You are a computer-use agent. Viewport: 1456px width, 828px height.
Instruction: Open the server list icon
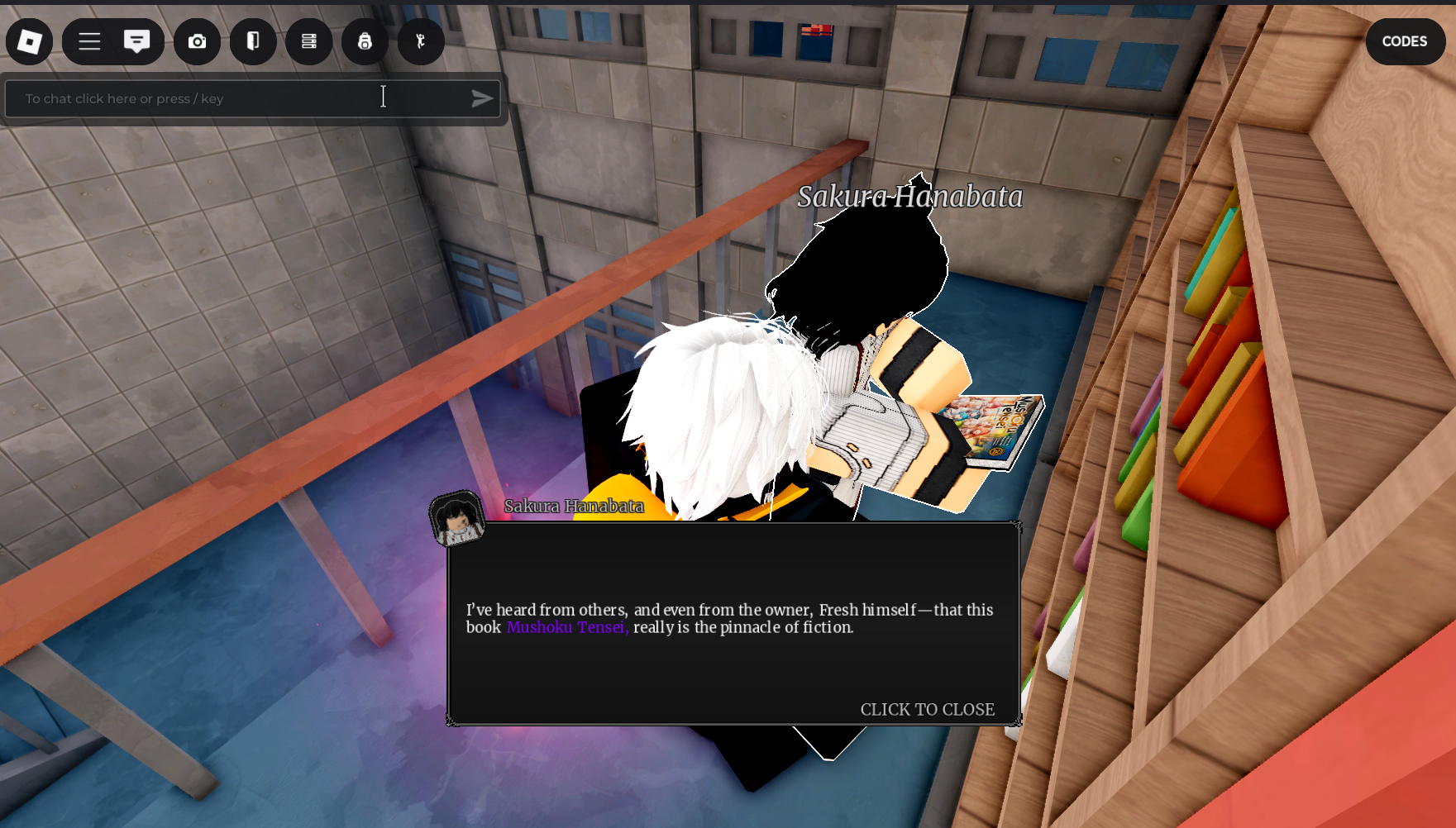308,41
